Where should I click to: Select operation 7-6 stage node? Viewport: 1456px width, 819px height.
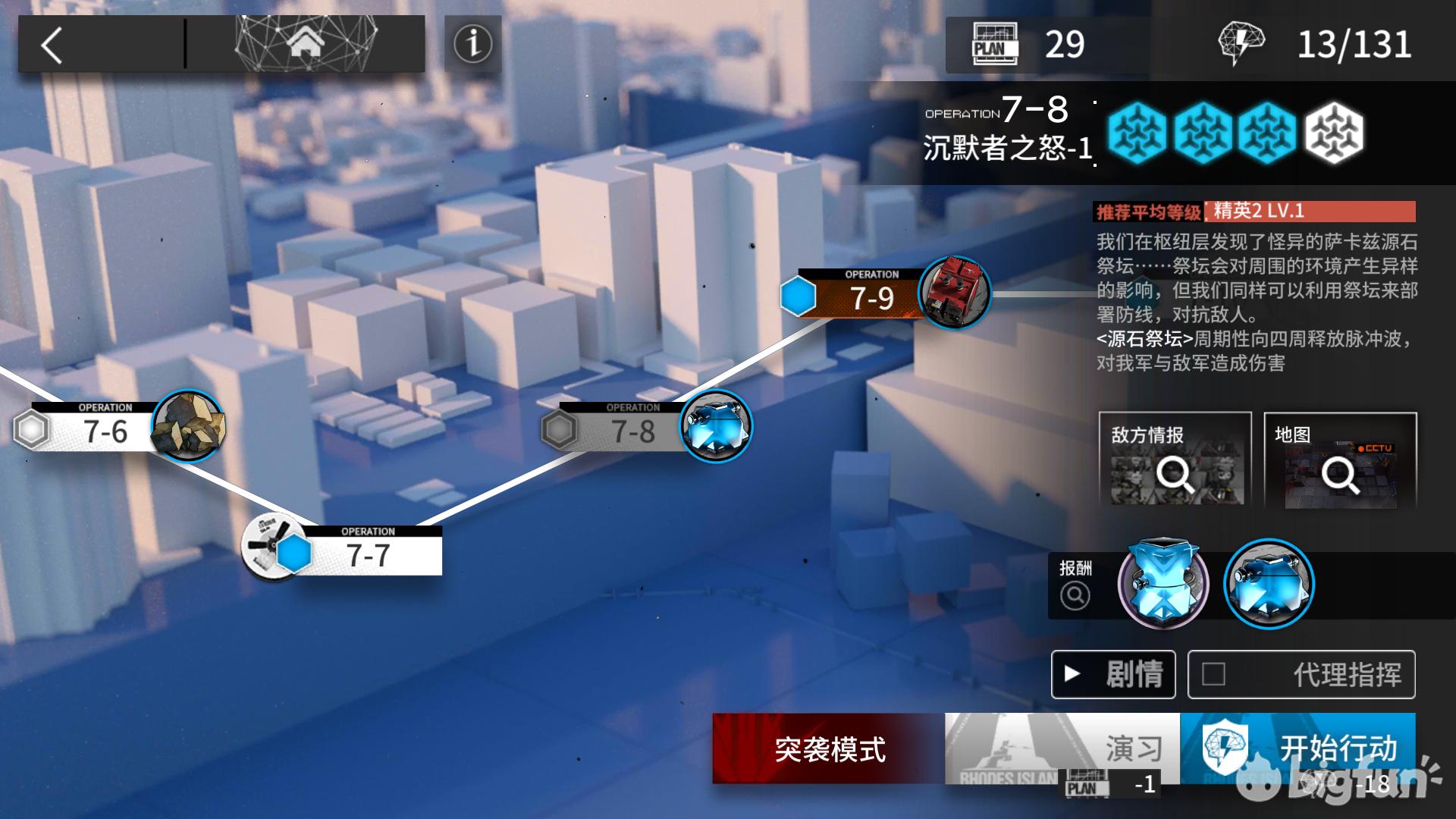(x=106, y=431)
